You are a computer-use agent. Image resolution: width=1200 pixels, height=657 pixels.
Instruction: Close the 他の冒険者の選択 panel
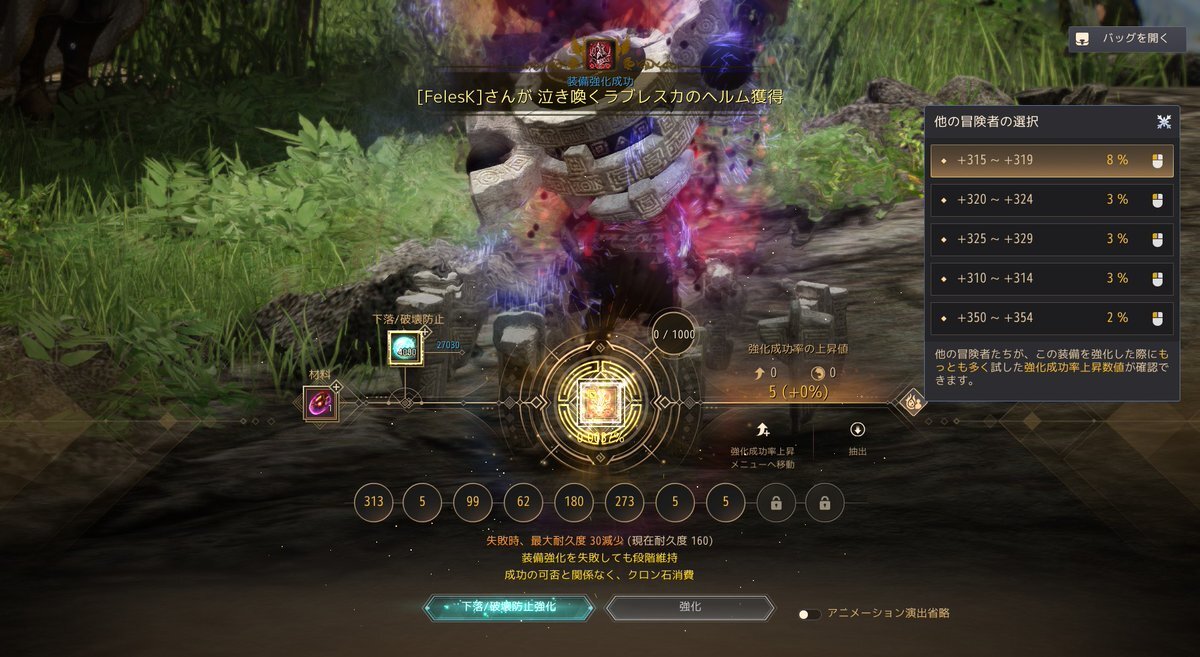[1164, 122]
